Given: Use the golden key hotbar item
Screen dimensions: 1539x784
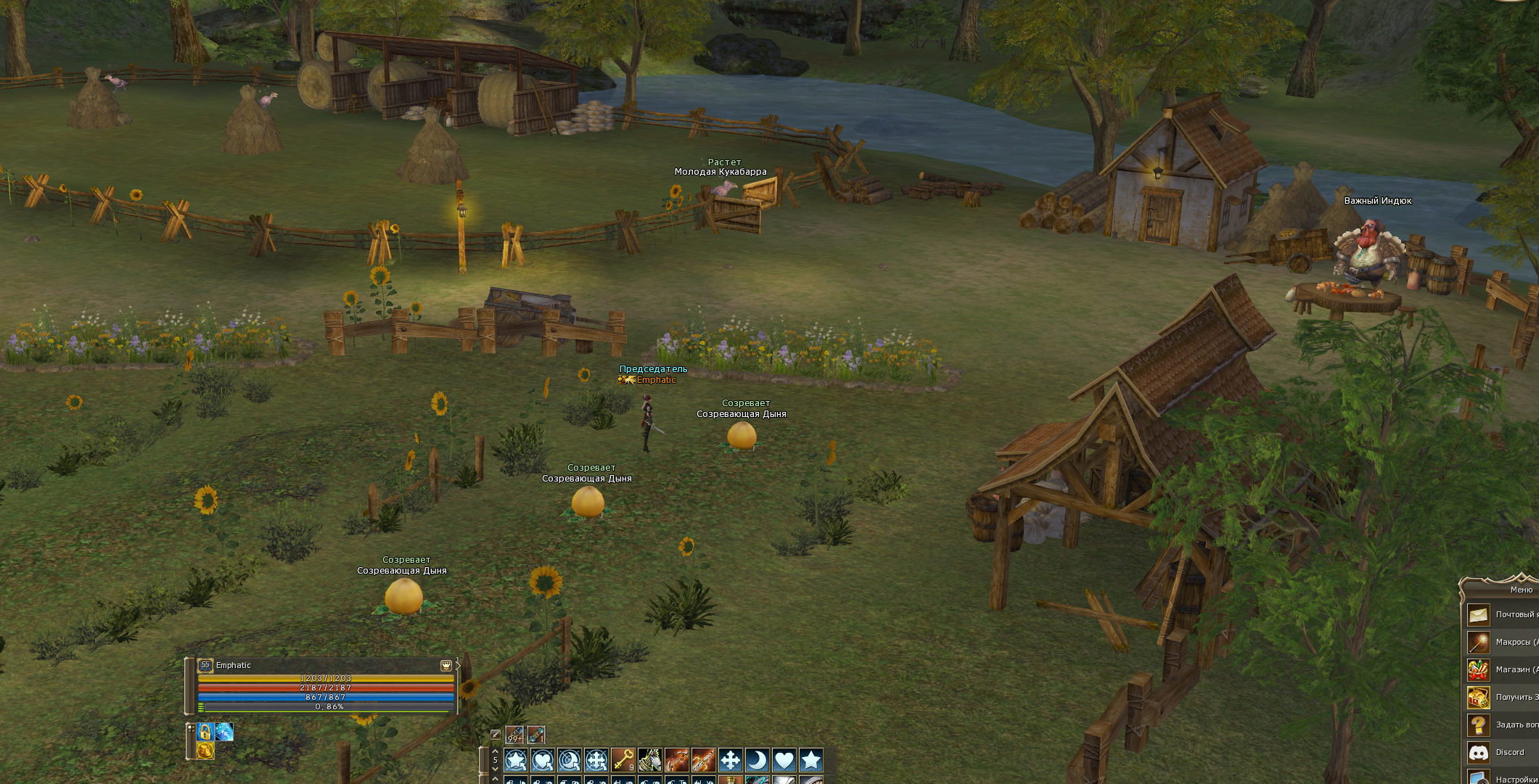Looking at the screenshot, I should (623, 759).
